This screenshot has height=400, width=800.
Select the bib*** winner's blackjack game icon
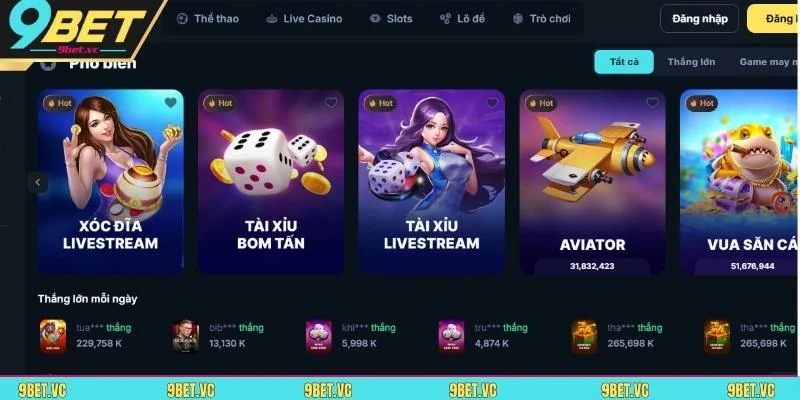pyautogui.click(x=185, y=335)
